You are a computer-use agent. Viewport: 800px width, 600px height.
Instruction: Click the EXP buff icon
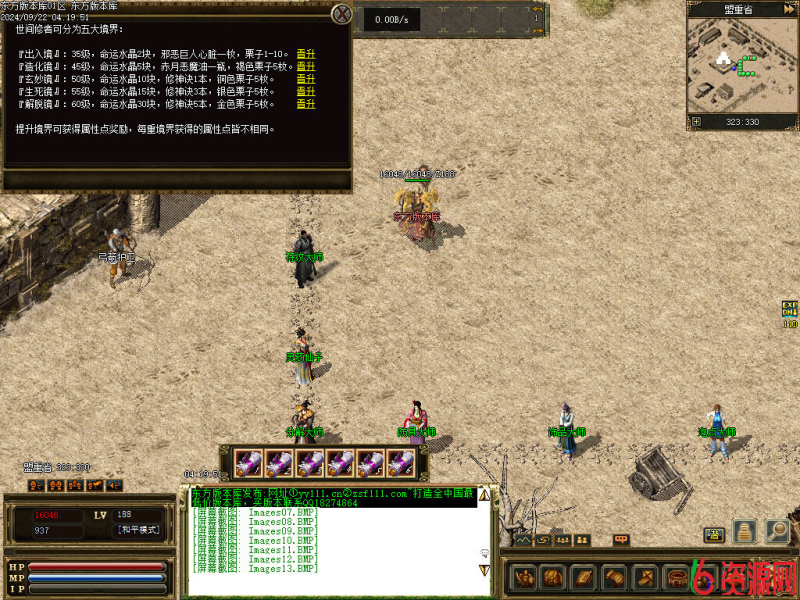pos(790,312)
